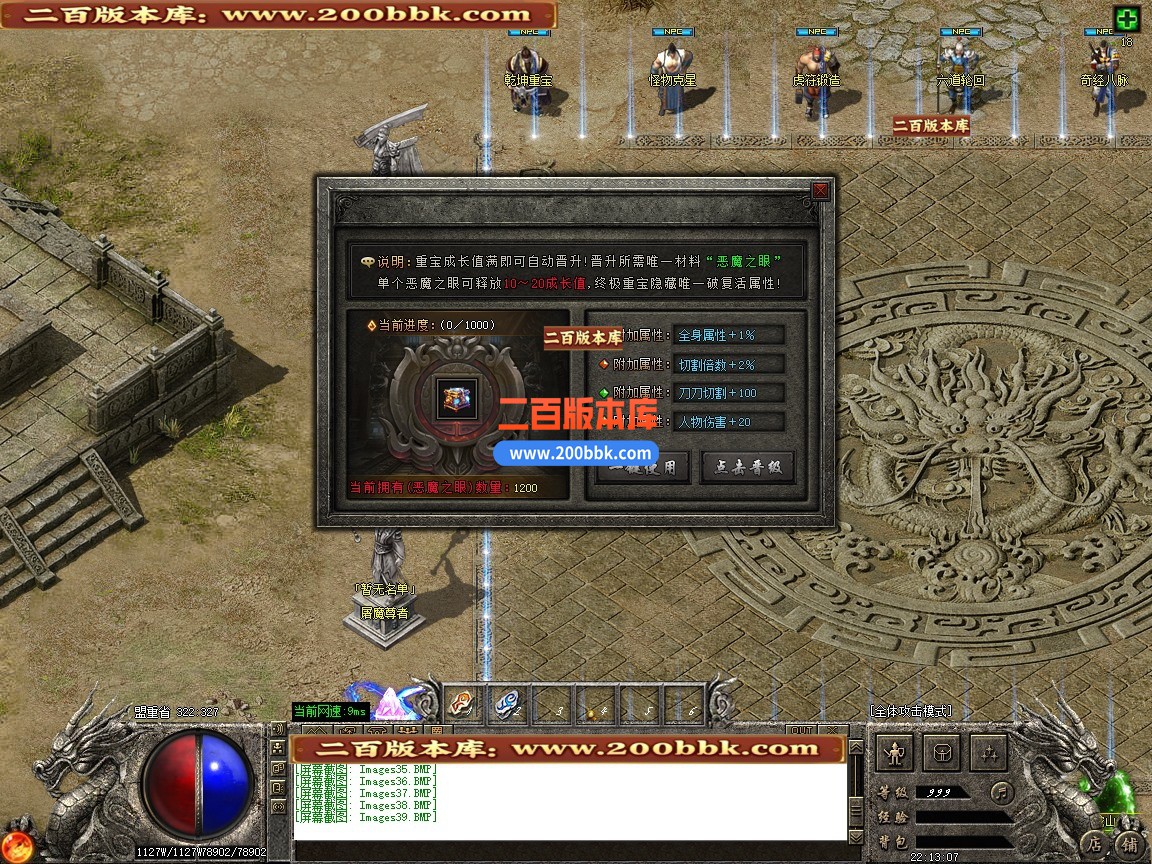Close the treasure upgrade dialog
1152x864 pixels.
pos(820,190)
